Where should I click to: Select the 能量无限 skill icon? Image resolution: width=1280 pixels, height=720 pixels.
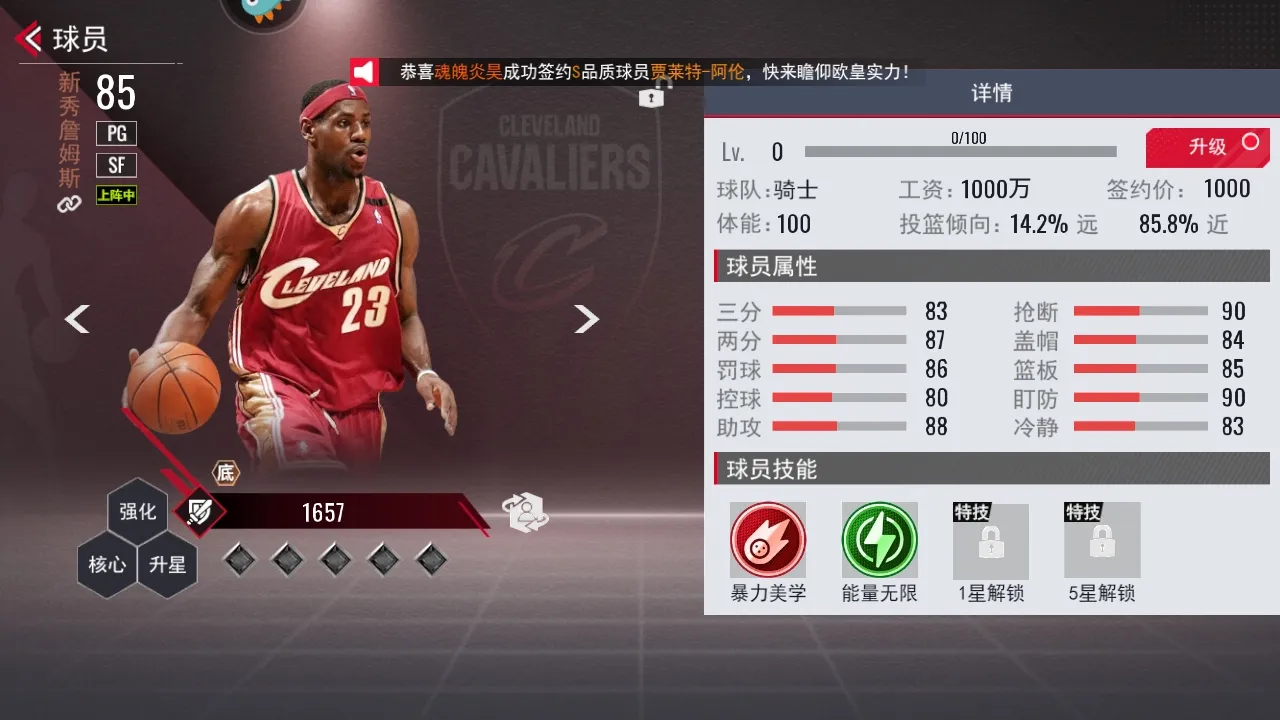(x=879, y=539)
